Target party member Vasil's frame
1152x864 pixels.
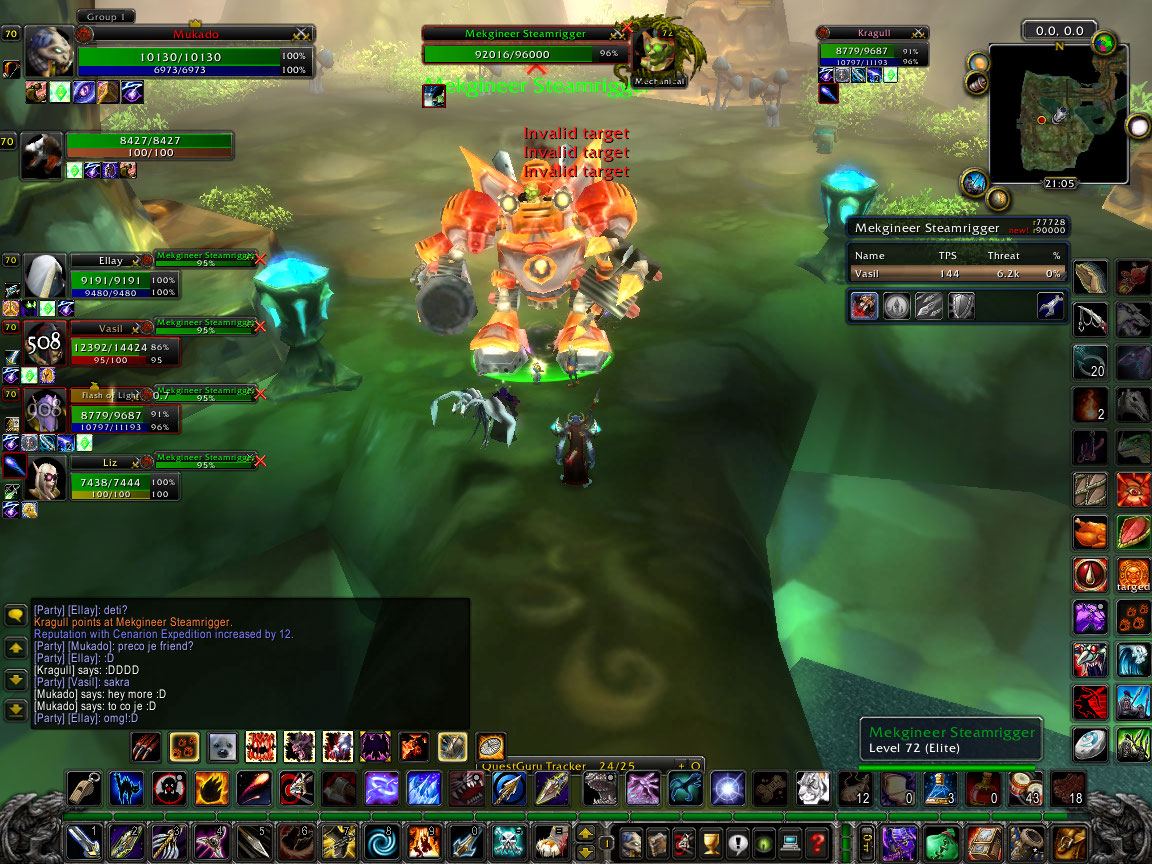pos(110,343)
